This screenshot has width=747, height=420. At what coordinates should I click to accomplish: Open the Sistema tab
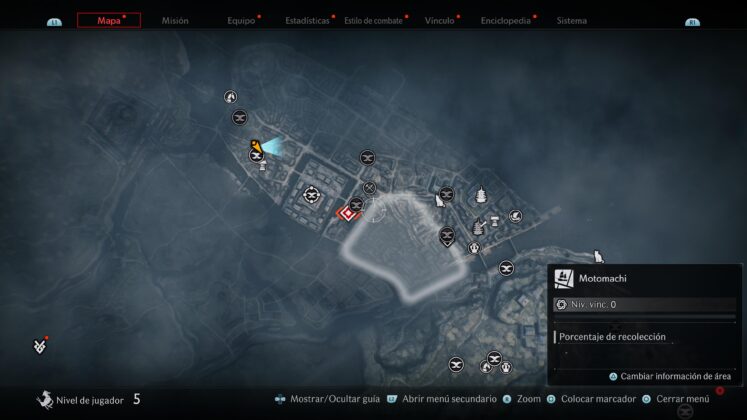pyautogui.click(x=572, y=20)
